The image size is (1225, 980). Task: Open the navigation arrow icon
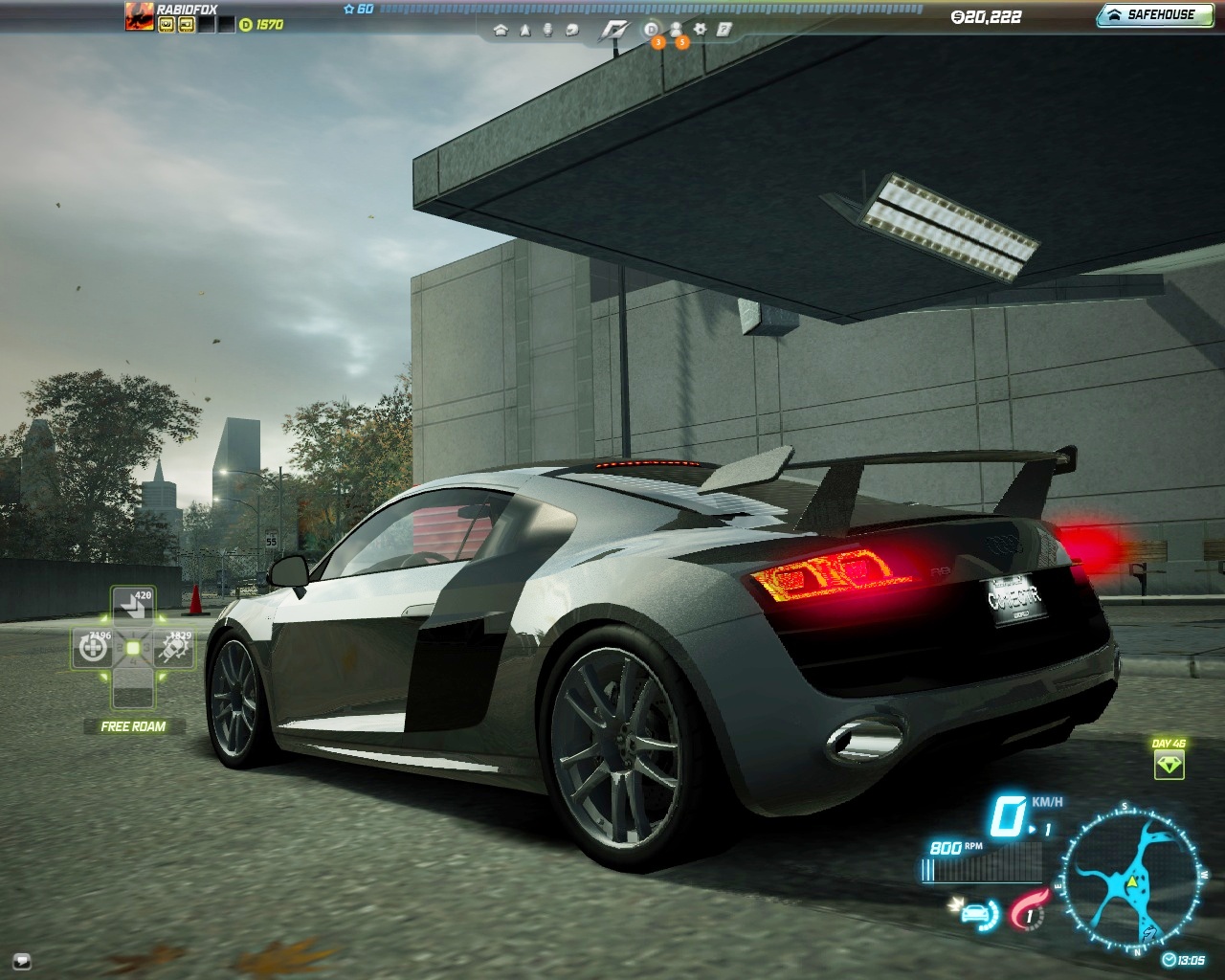click(x=524, y=30)
